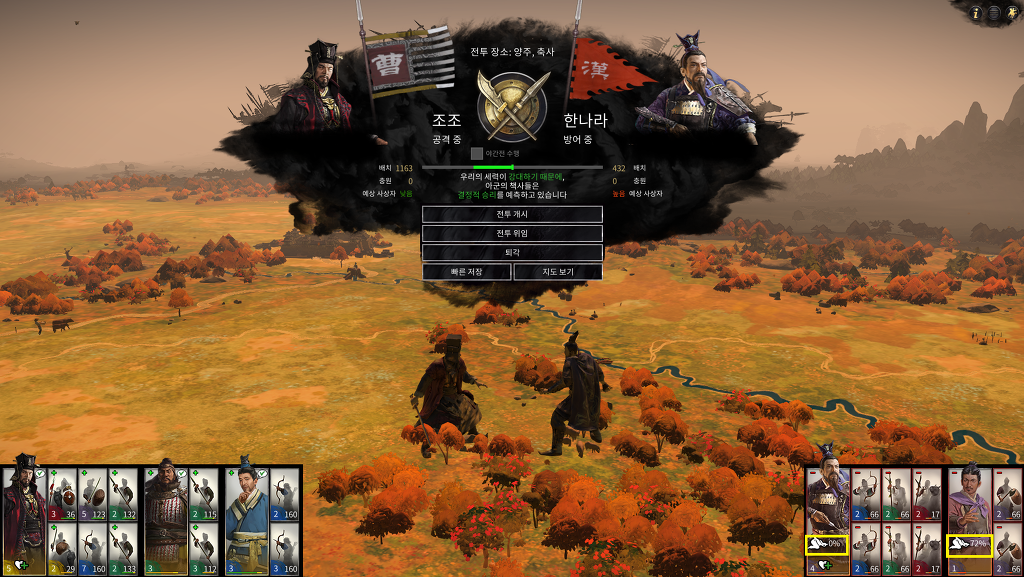
Task: Toggle the 야간전 수행 night battle checkbox
Action: click(477, 154)
